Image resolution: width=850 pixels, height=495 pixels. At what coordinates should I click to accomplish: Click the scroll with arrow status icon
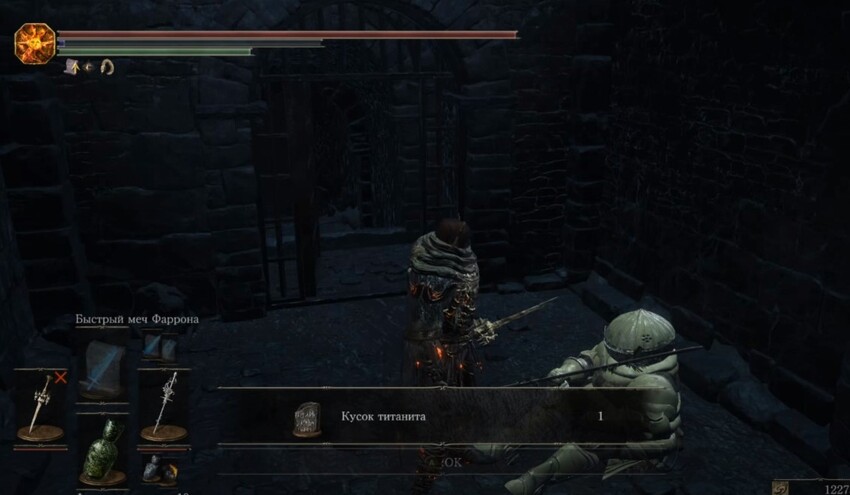[72, 67]
